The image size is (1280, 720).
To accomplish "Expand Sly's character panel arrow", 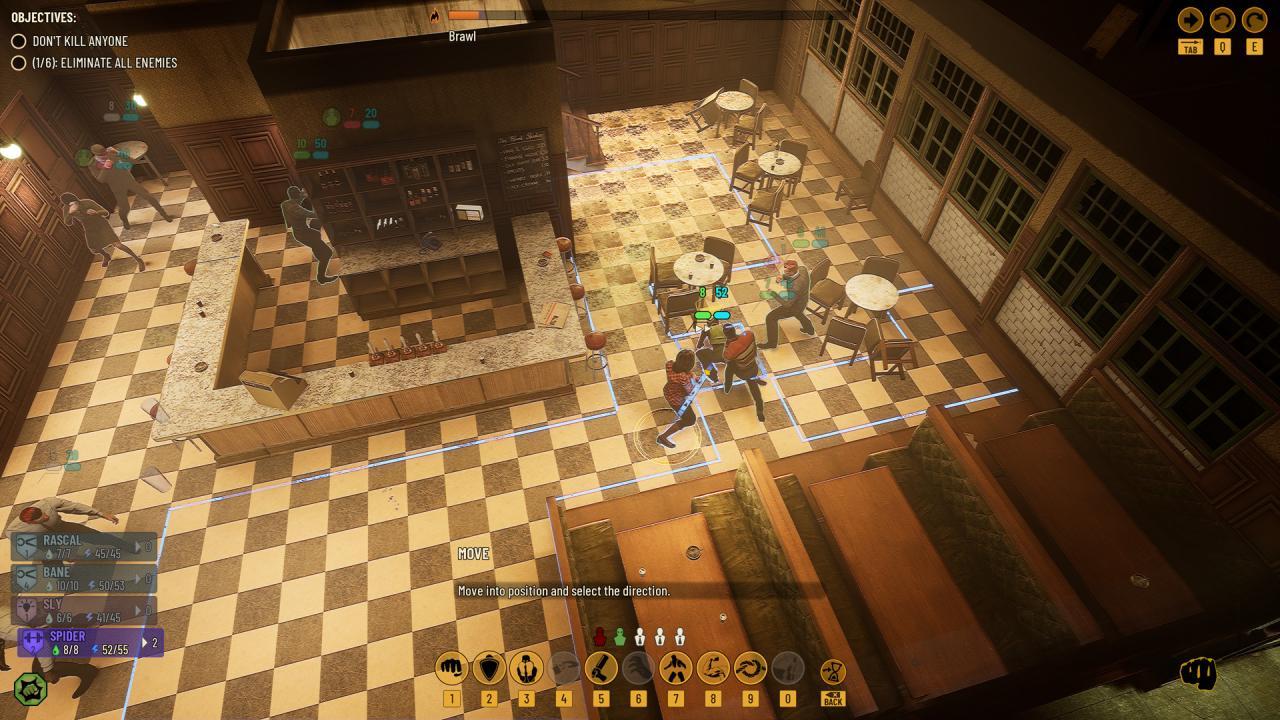I will tap(138, 609).
